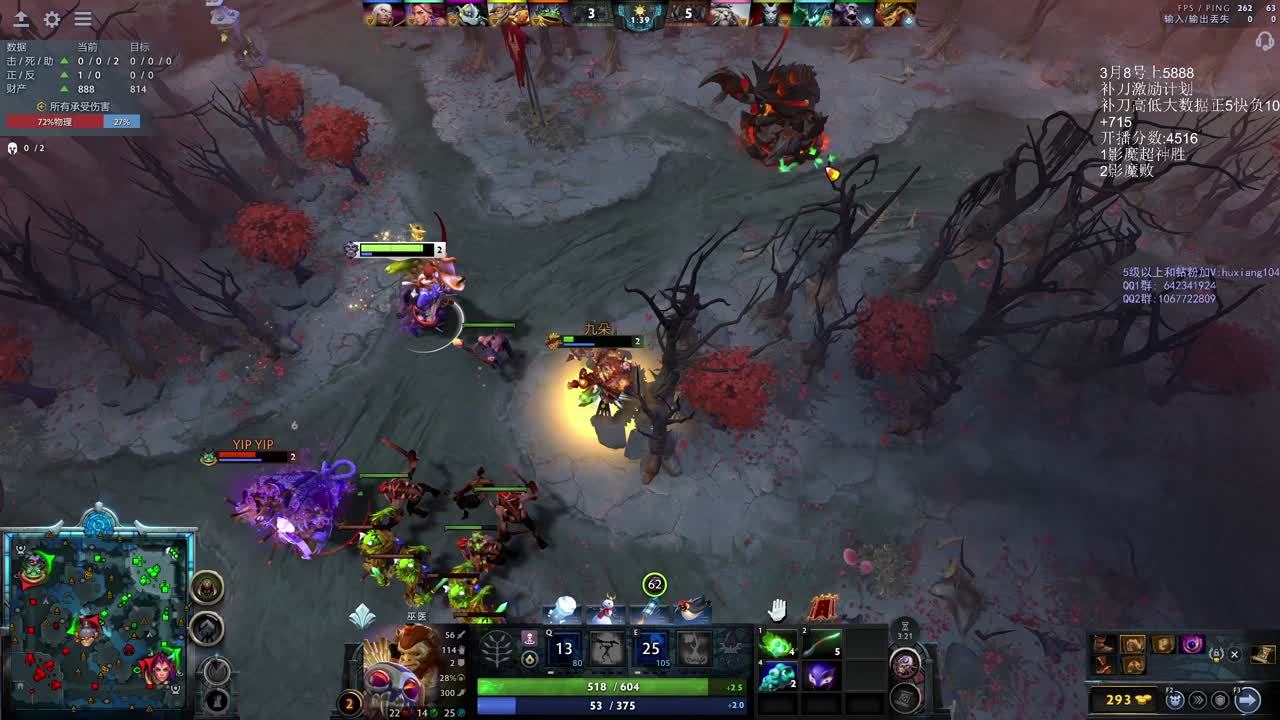Use the Iron Branch item slot
The image size is (1280, 720).
pyautogui.click(x=821, y=643)
